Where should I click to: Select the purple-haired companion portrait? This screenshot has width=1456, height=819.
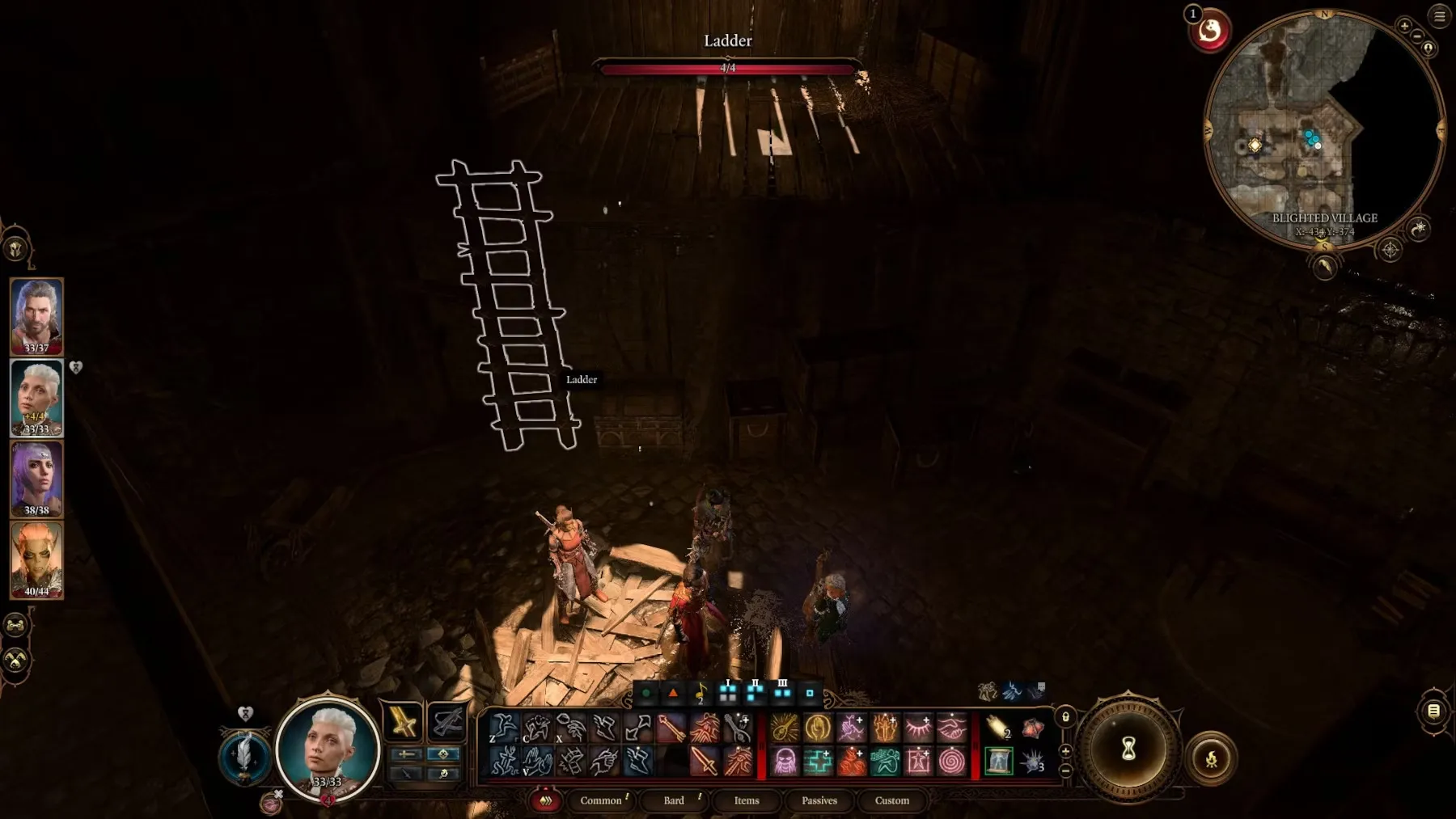click(36, 479)
